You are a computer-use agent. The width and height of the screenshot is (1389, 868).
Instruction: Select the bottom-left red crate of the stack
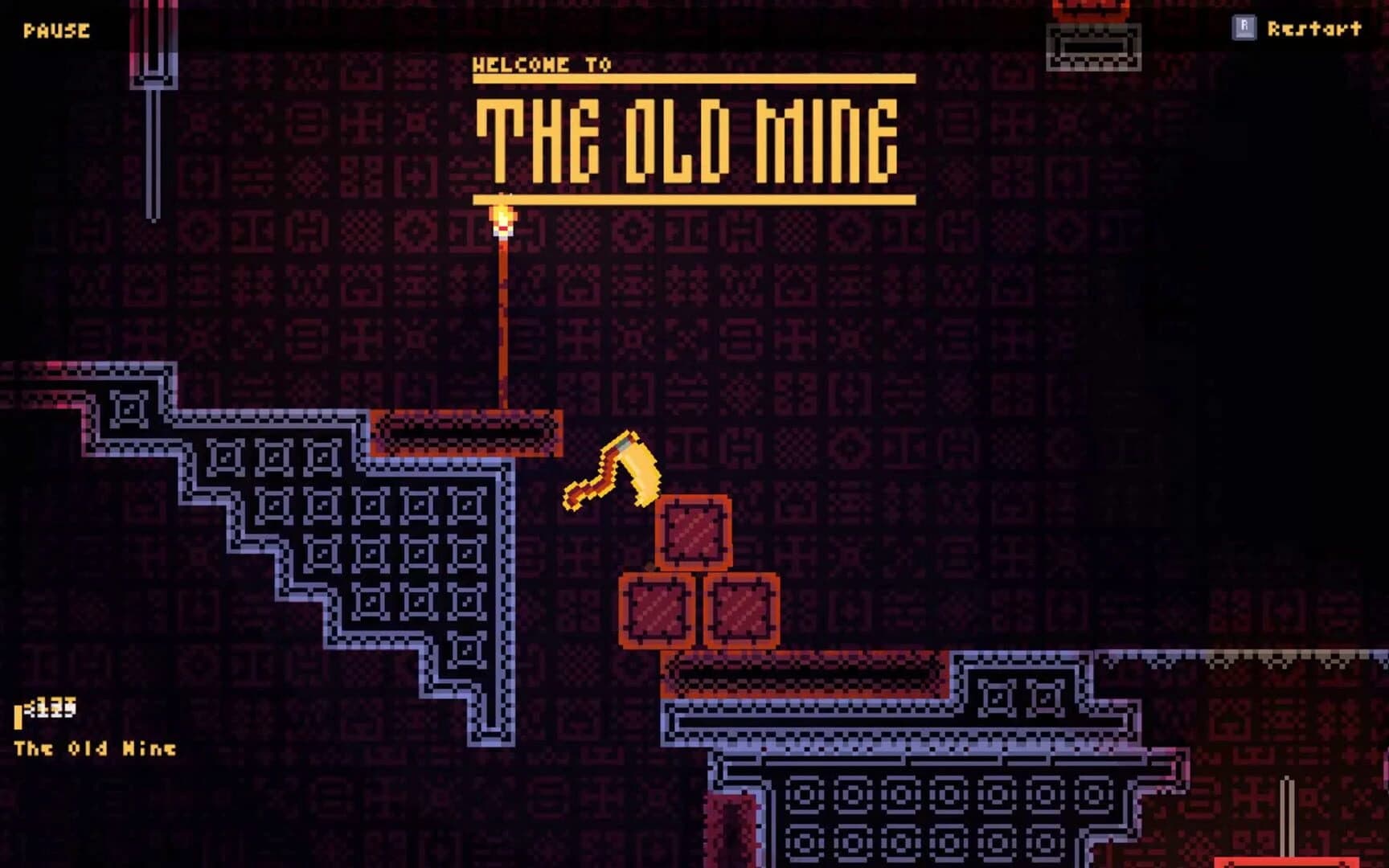pos(655,611)
